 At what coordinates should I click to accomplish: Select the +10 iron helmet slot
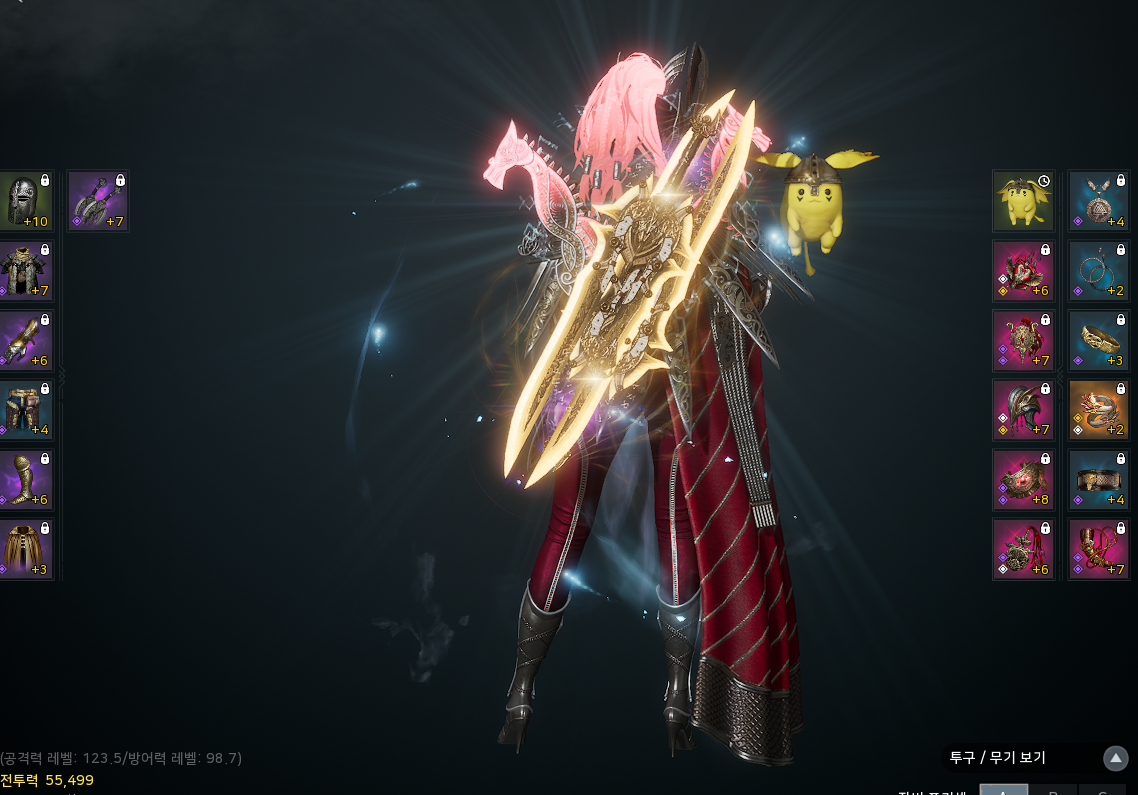(x=25, y=201)
